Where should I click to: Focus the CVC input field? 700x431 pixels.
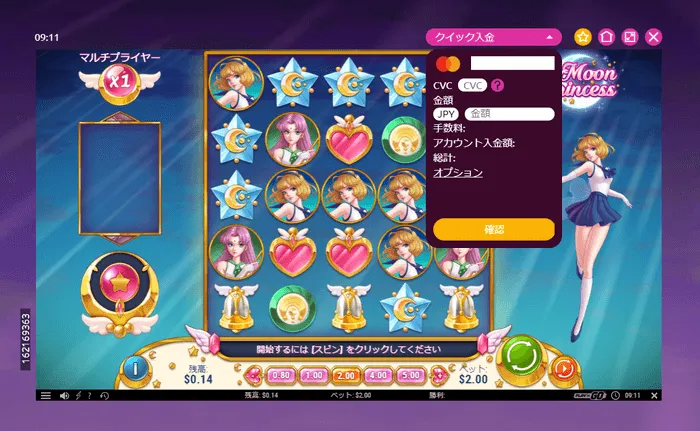tap(474, 85)
